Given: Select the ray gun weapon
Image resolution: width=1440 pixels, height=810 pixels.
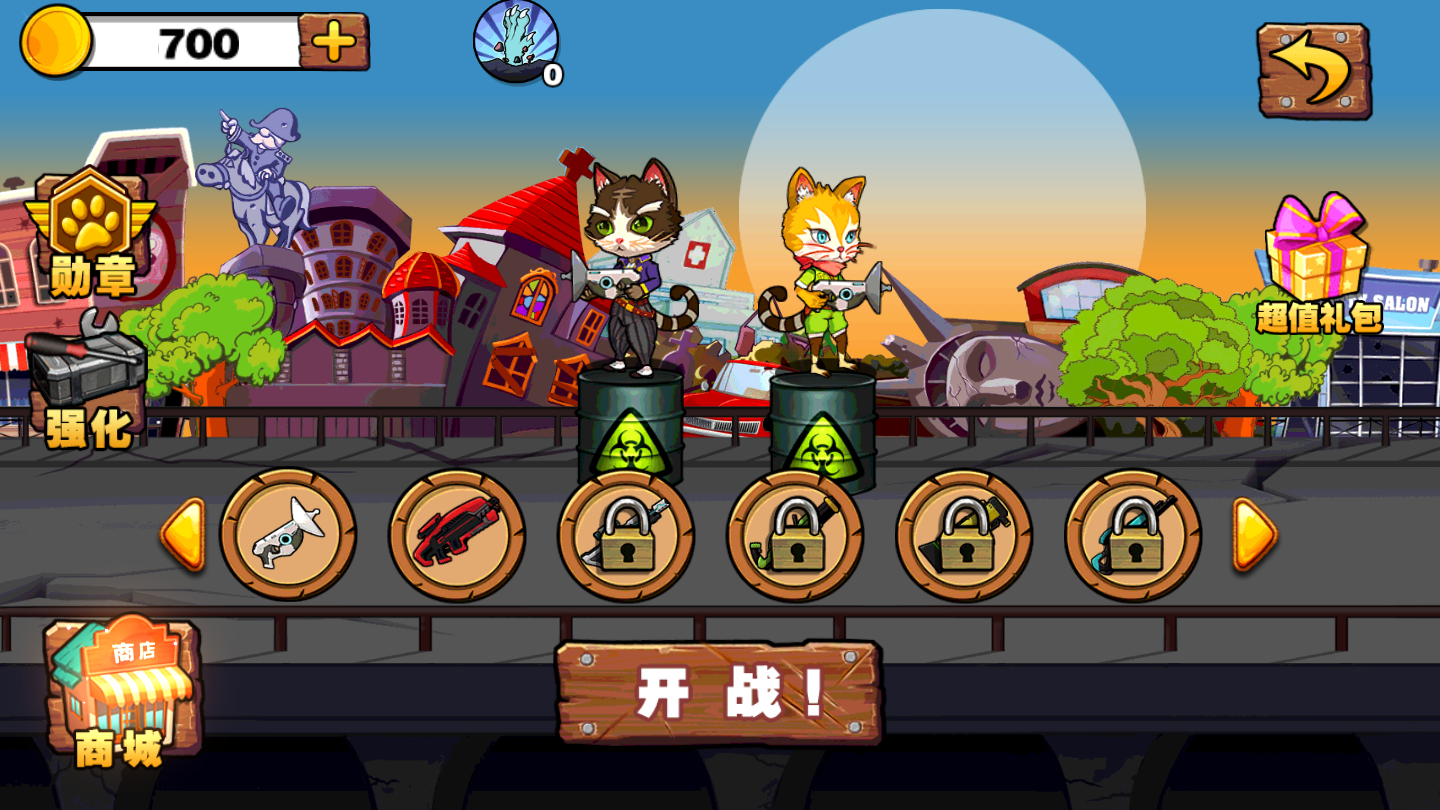Looking at the screenshot, I should tap(290, 535).
